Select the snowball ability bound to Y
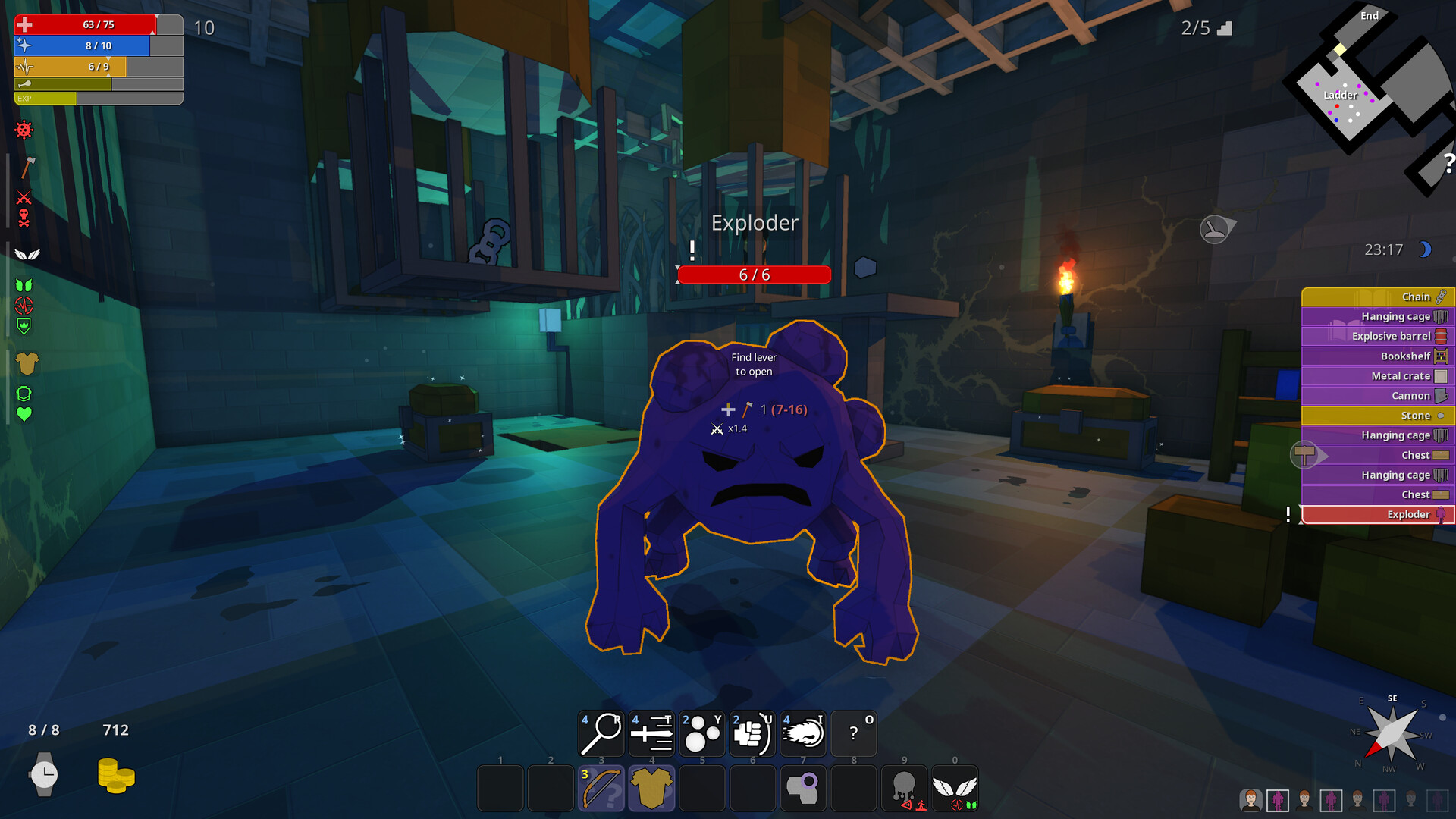This screenshot has width=1456, height=819. (x=701, y=733)
